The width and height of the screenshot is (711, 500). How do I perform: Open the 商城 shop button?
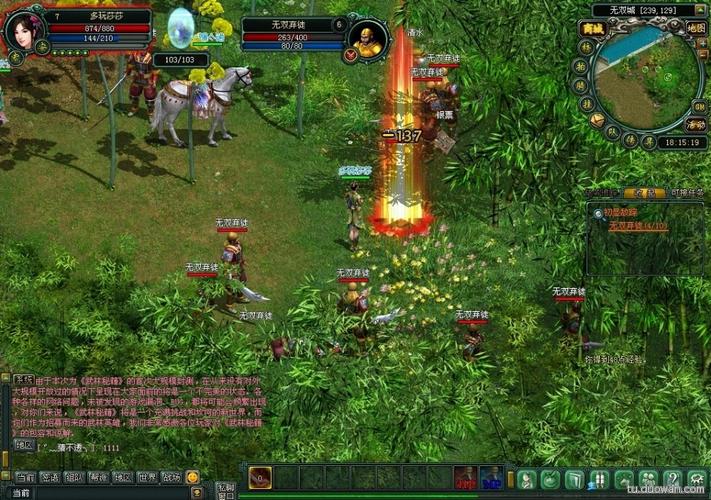pos(592,28)
